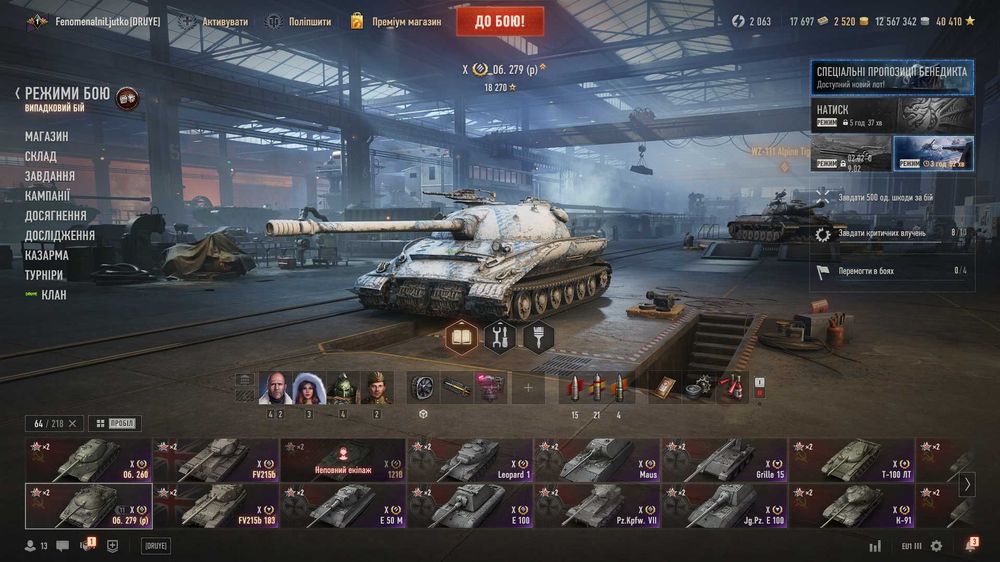Show the ДОСЯГНЕННЯ page

click(x=56, y=216)
